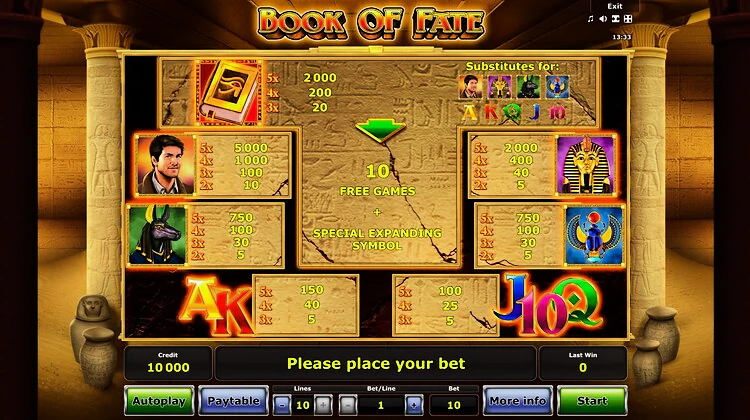Screen dimensions: 750x420
Task: Raise the bet per line
Action: click(414, 404)
